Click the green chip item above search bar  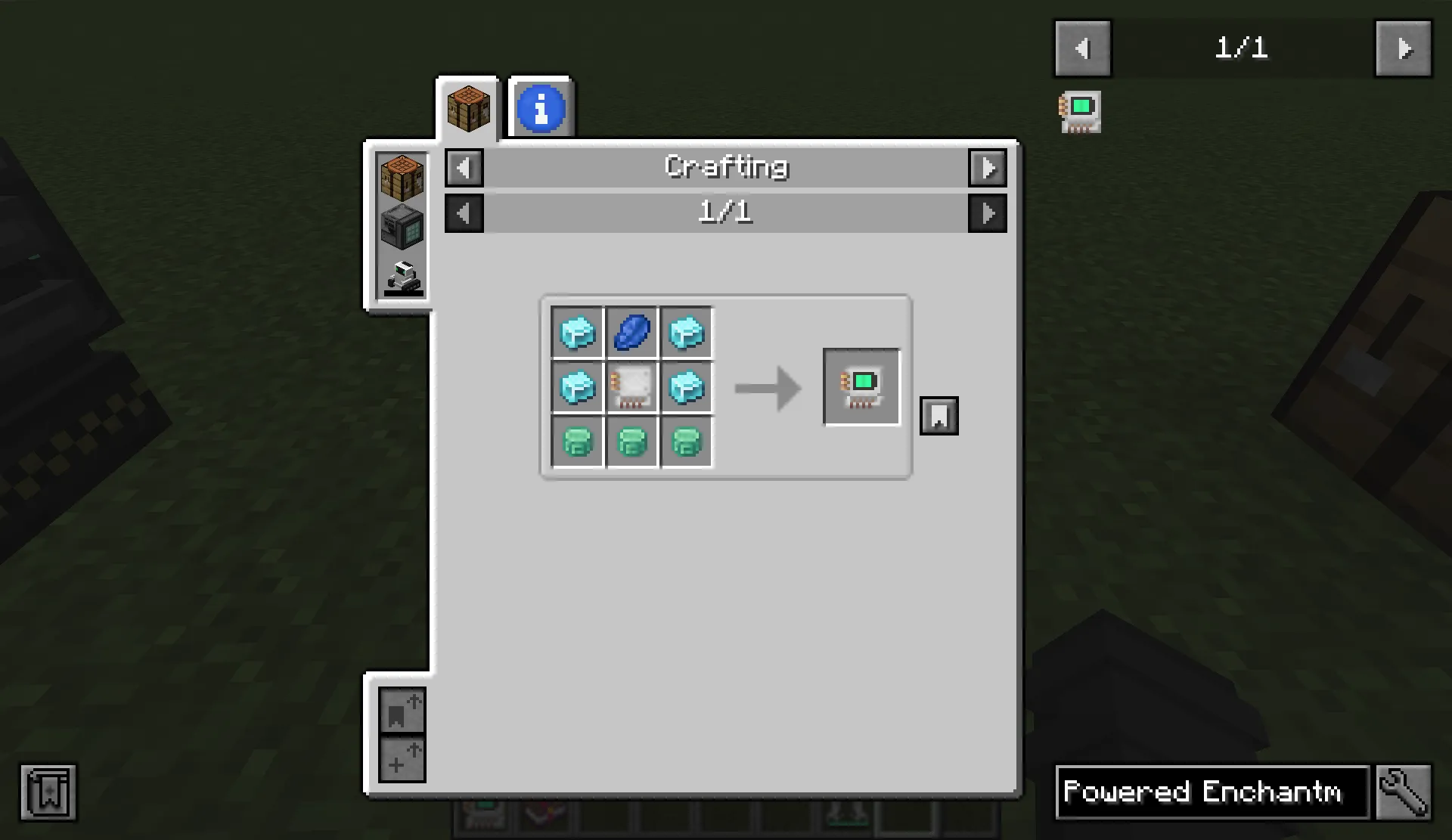pos(1080,111)
